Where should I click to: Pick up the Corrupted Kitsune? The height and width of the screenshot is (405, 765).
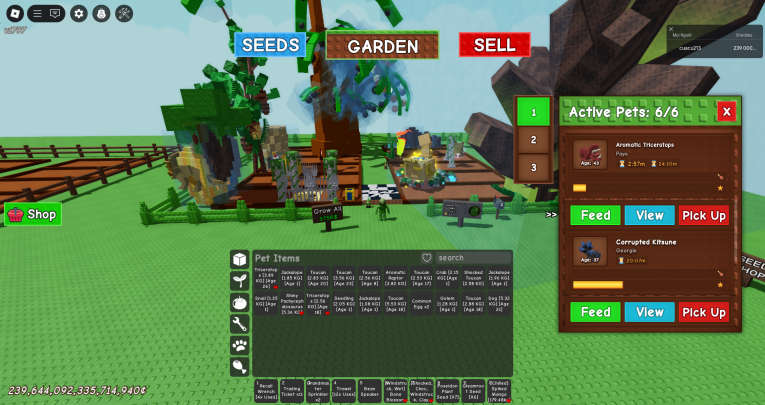704,312
